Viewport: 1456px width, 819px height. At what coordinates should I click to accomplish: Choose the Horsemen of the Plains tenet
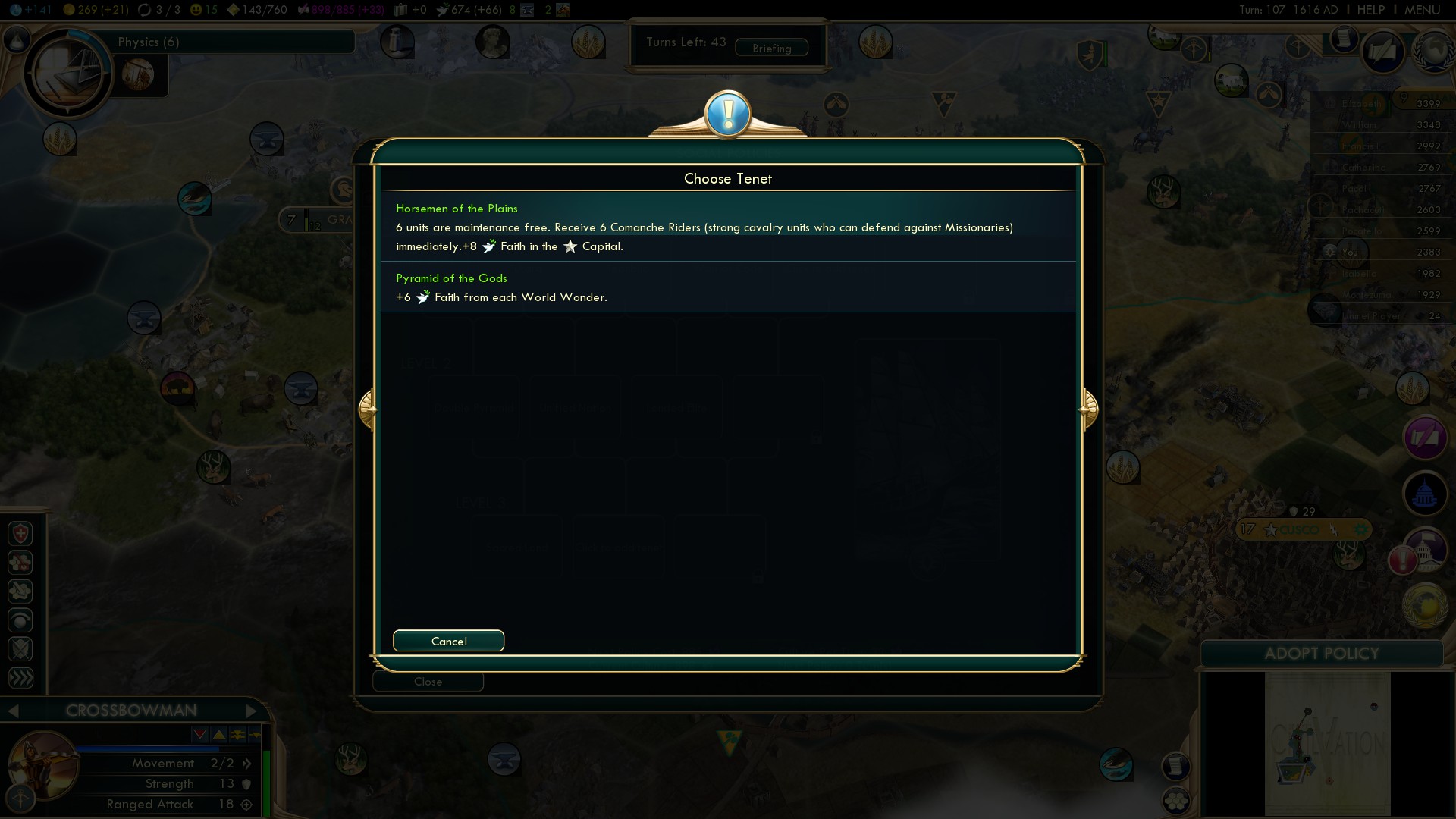[x=726, y=227]
